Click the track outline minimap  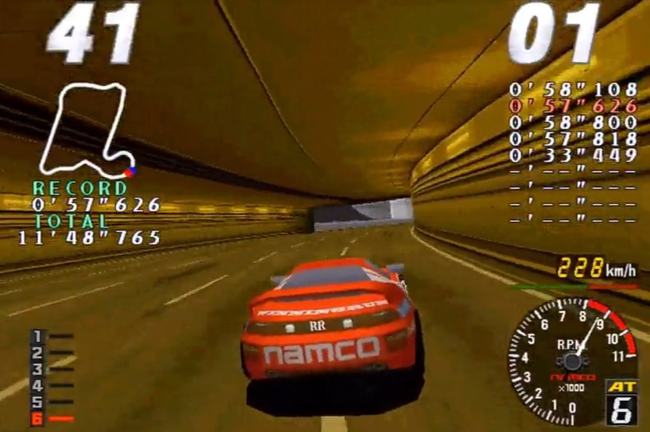point(88,130)
